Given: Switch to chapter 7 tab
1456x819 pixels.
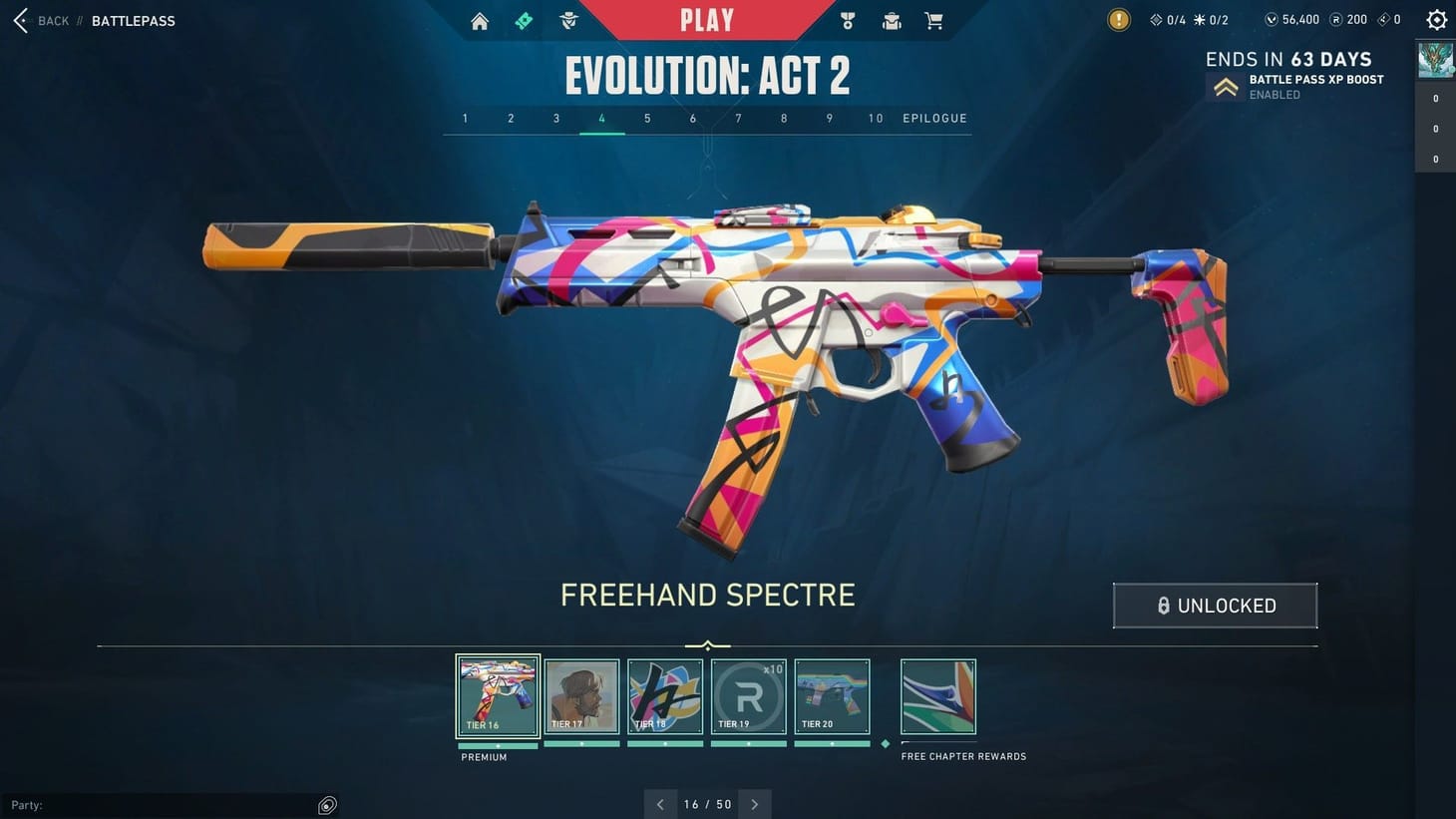Looking at the screenshot, I should 738,118.
